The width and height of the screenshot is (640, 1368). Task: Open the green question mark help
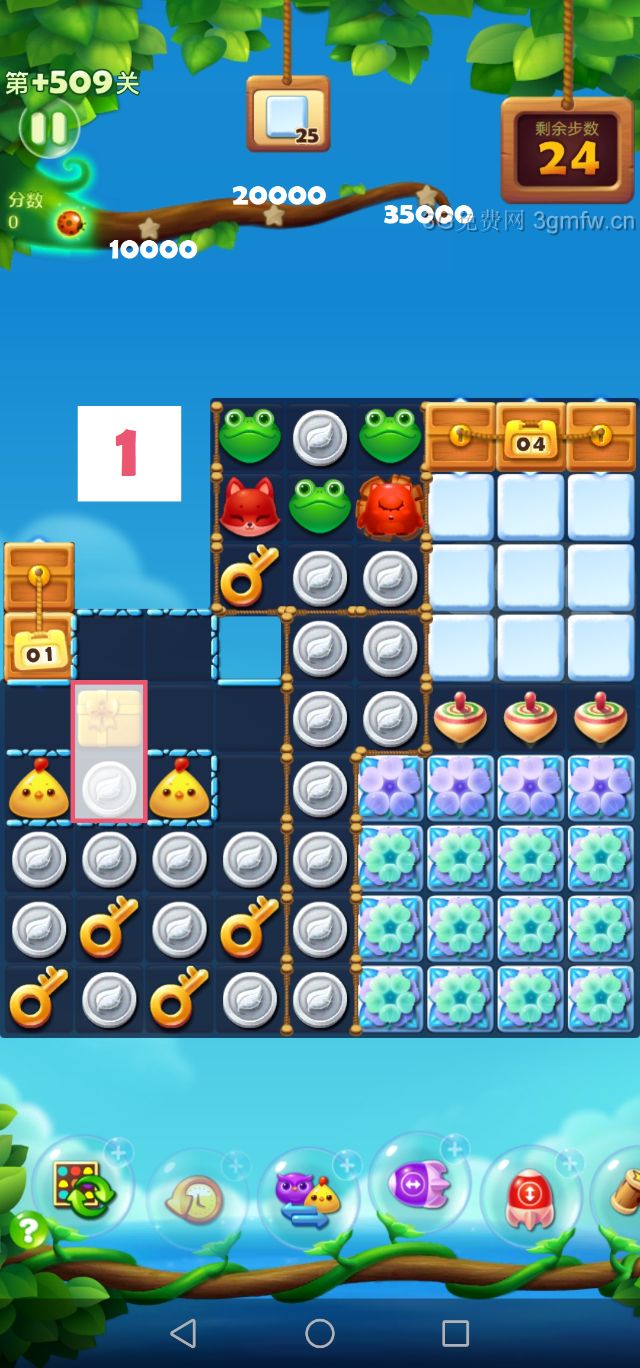point(28,1230)
